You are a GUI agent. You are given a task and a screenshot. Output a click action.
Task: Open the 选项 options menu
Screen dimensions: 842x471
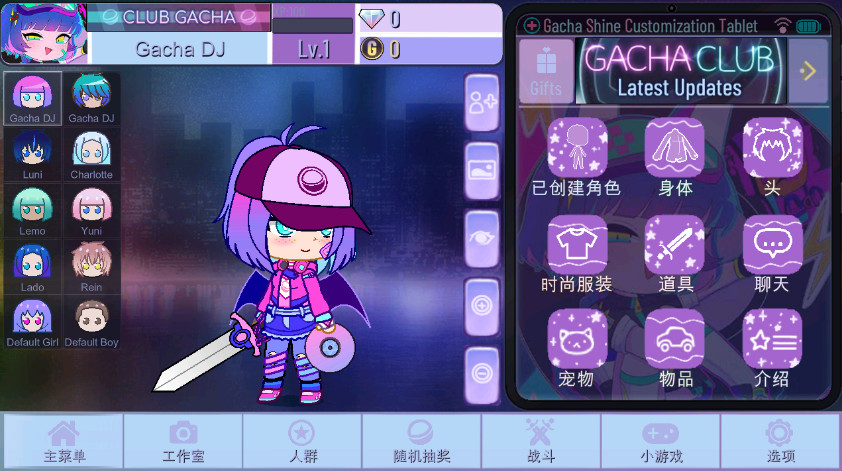780,441
